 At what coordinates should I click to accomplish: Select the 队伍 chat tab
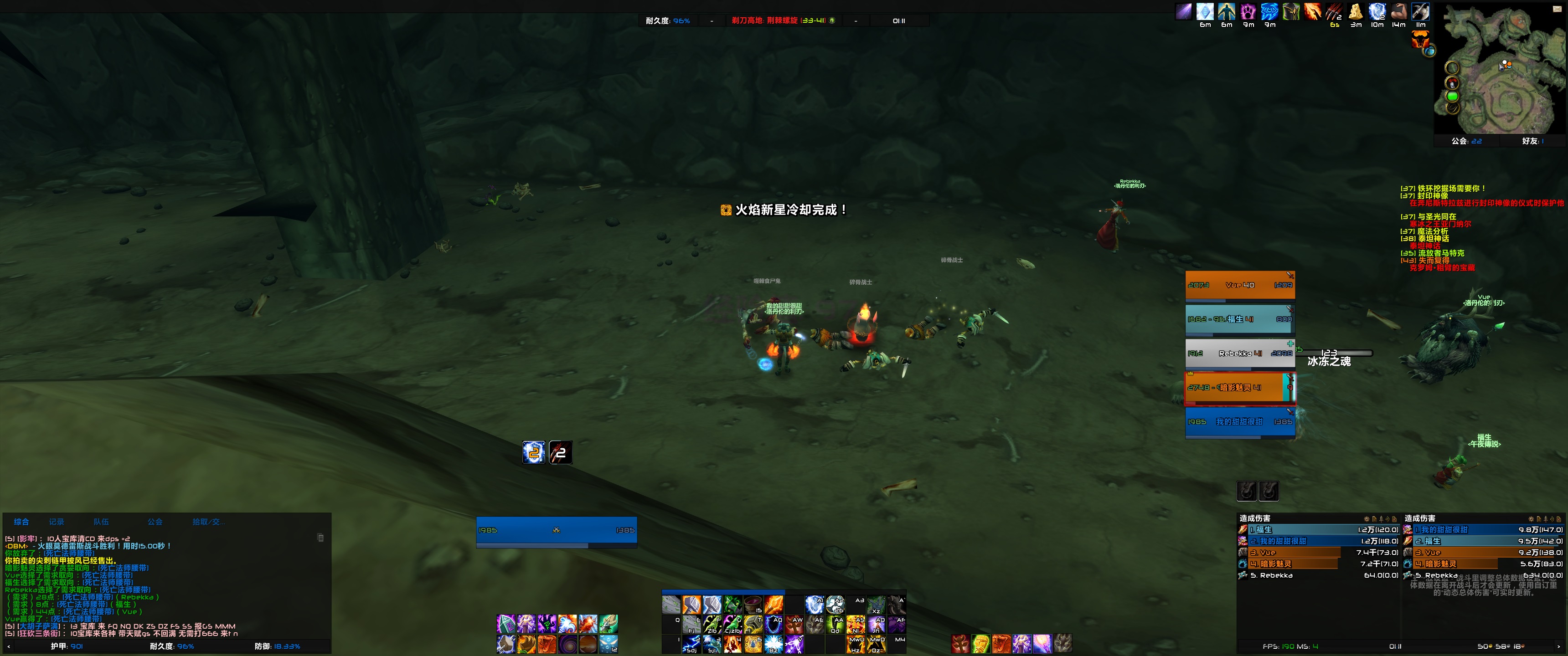pyautogui.click(x=101, y=522)
